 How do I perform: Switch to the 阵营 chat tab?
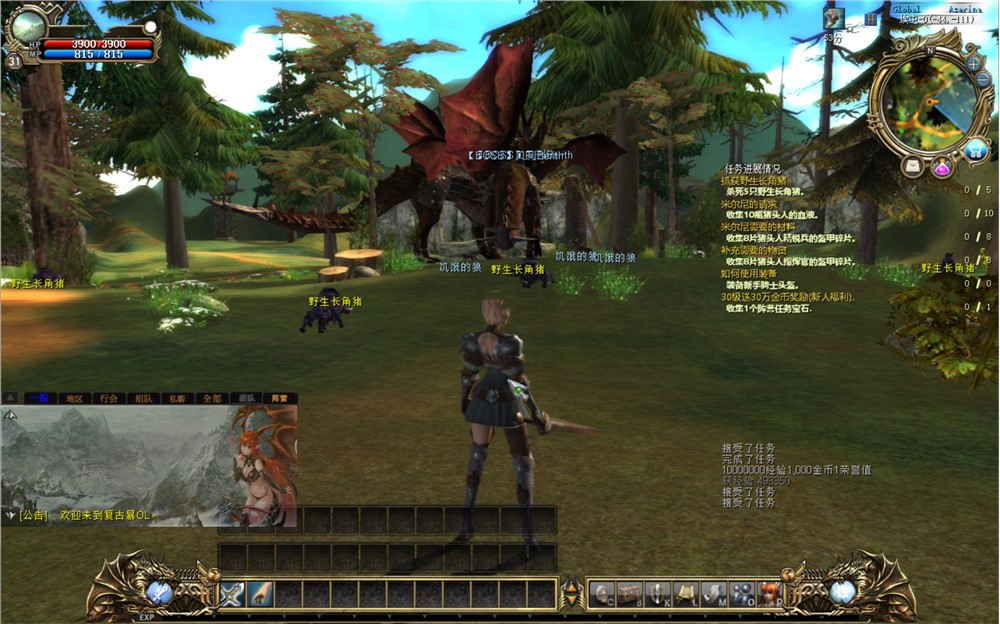click(279, 398)
